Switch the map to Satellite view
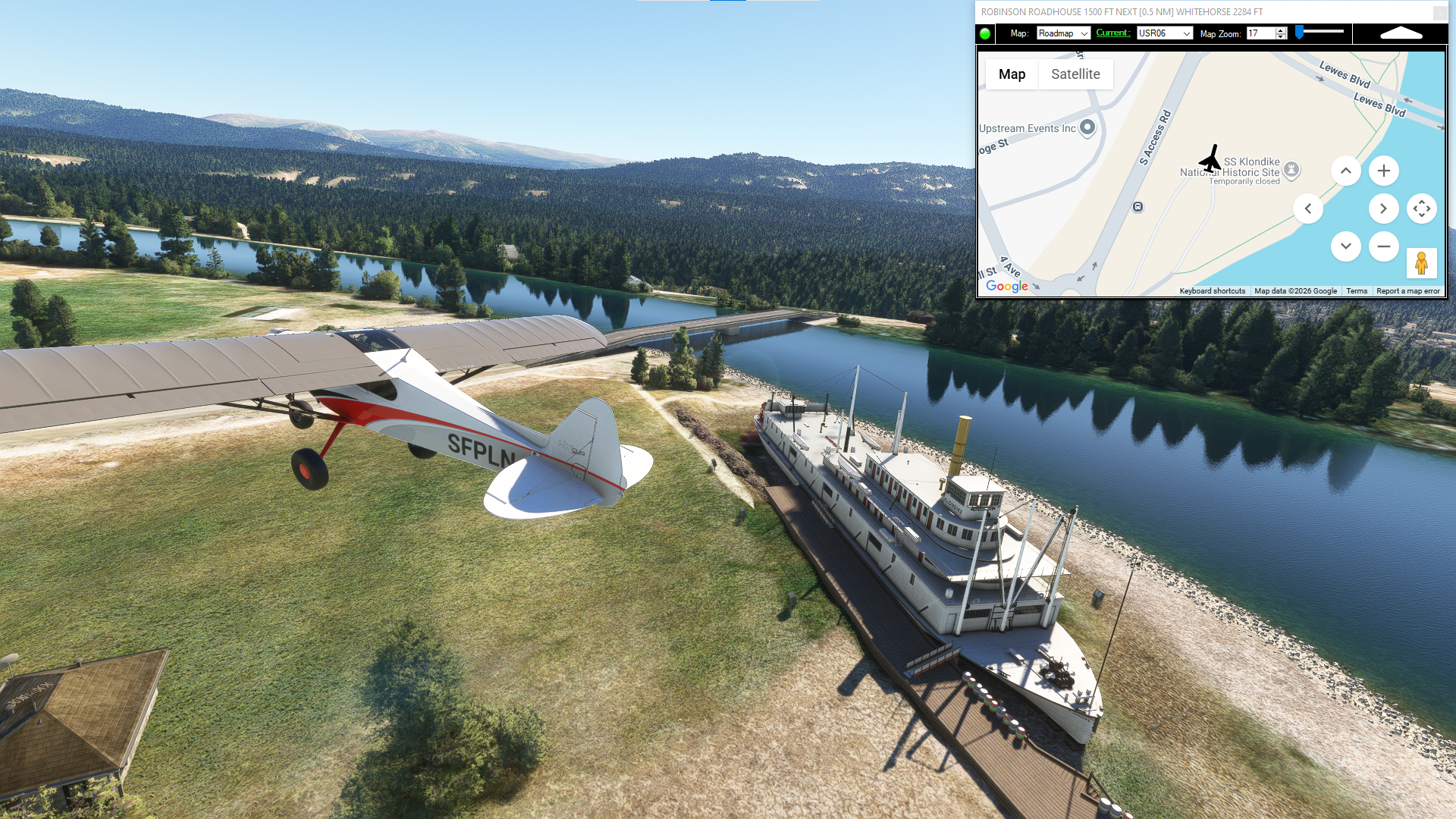This screenshot has height=819, width=1456. click(x=1075, y=74)
